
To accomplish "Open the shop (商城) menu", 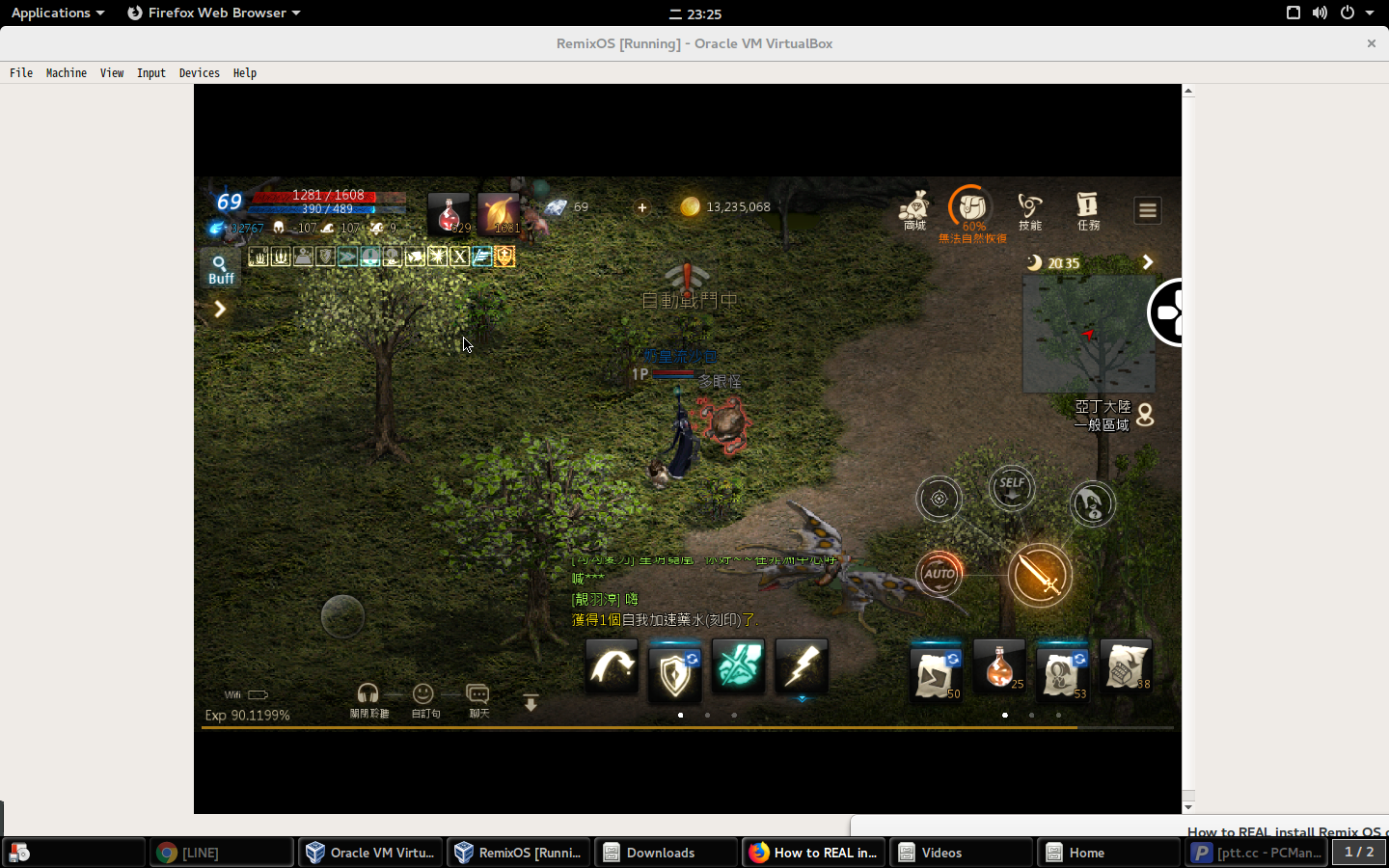I will (x=913, y=210).
